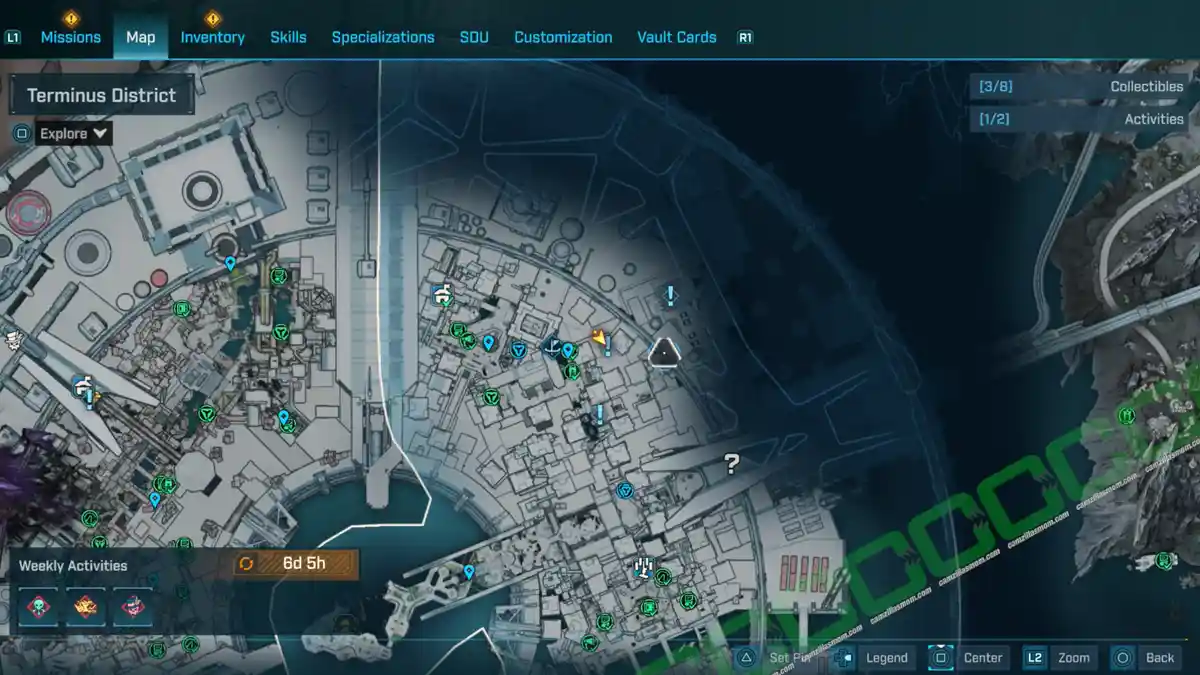This screenshot has width=1200, height=675.
Task: Open the Customization tab
Action: pyautogui.click(x=563, y=37)
